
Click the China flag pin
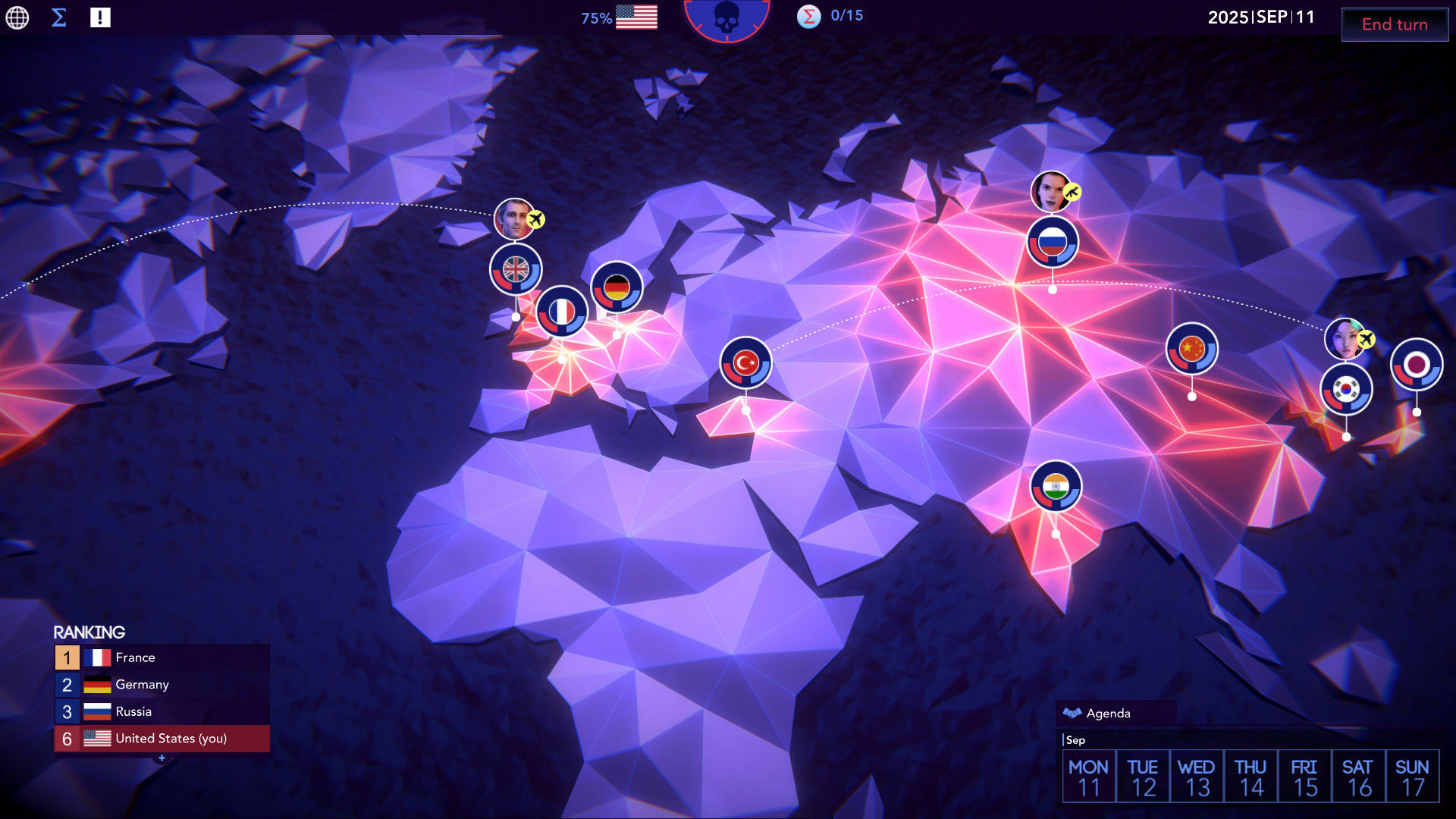tap(1191, 350)
